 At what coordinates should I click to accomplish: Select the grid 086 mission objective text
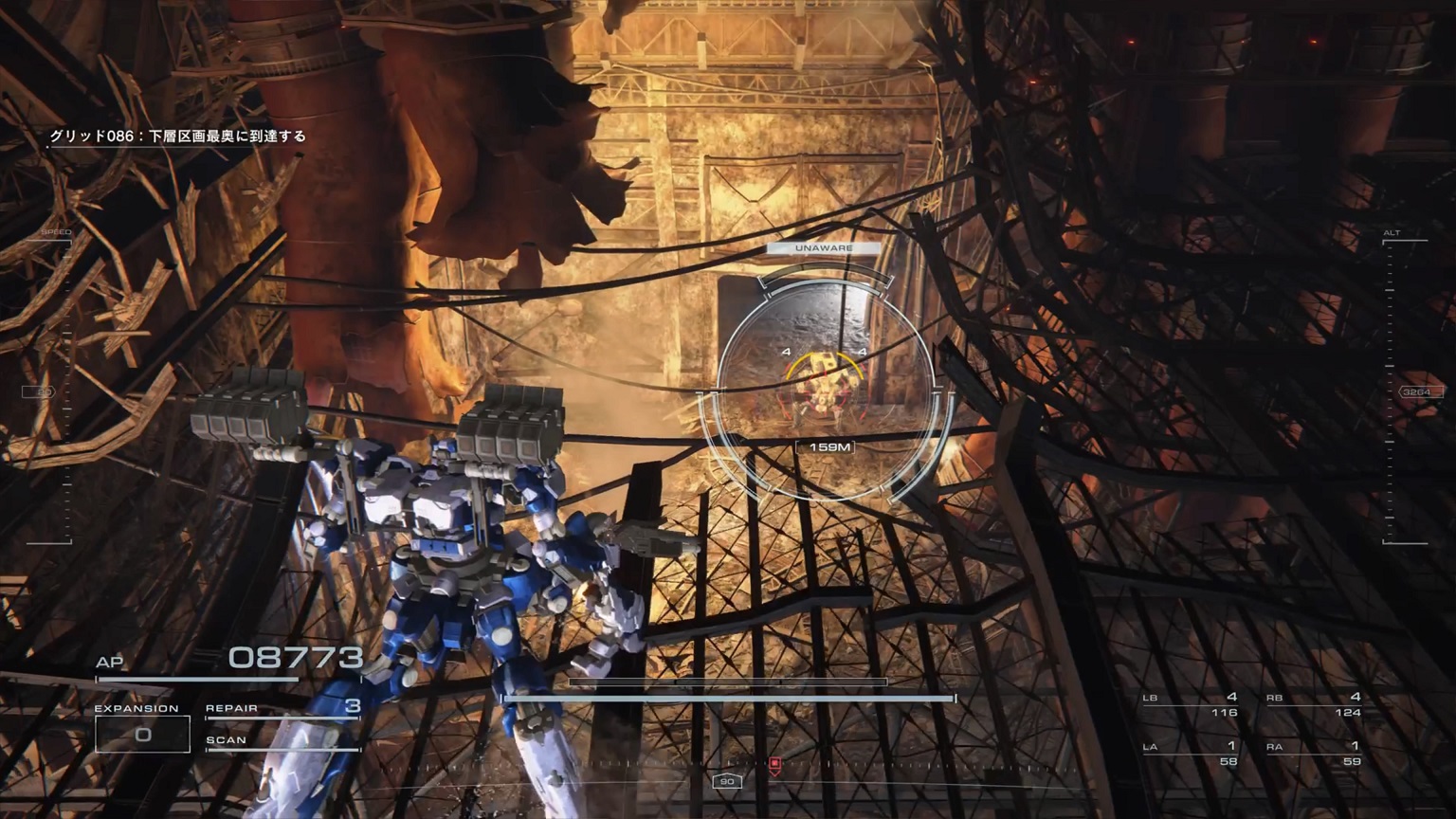click(178, 136)
